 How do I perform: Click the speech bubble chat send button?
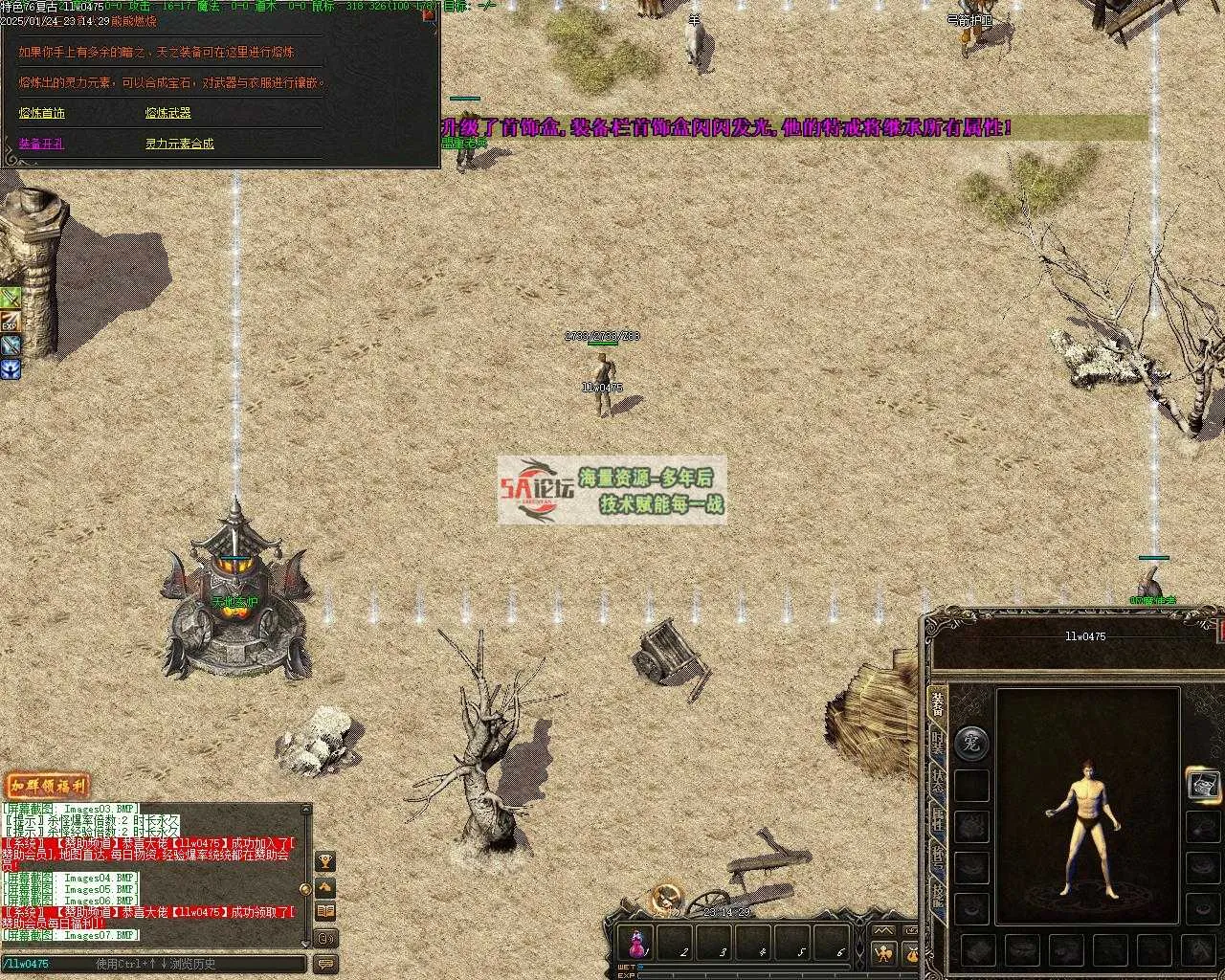[325, 964]
